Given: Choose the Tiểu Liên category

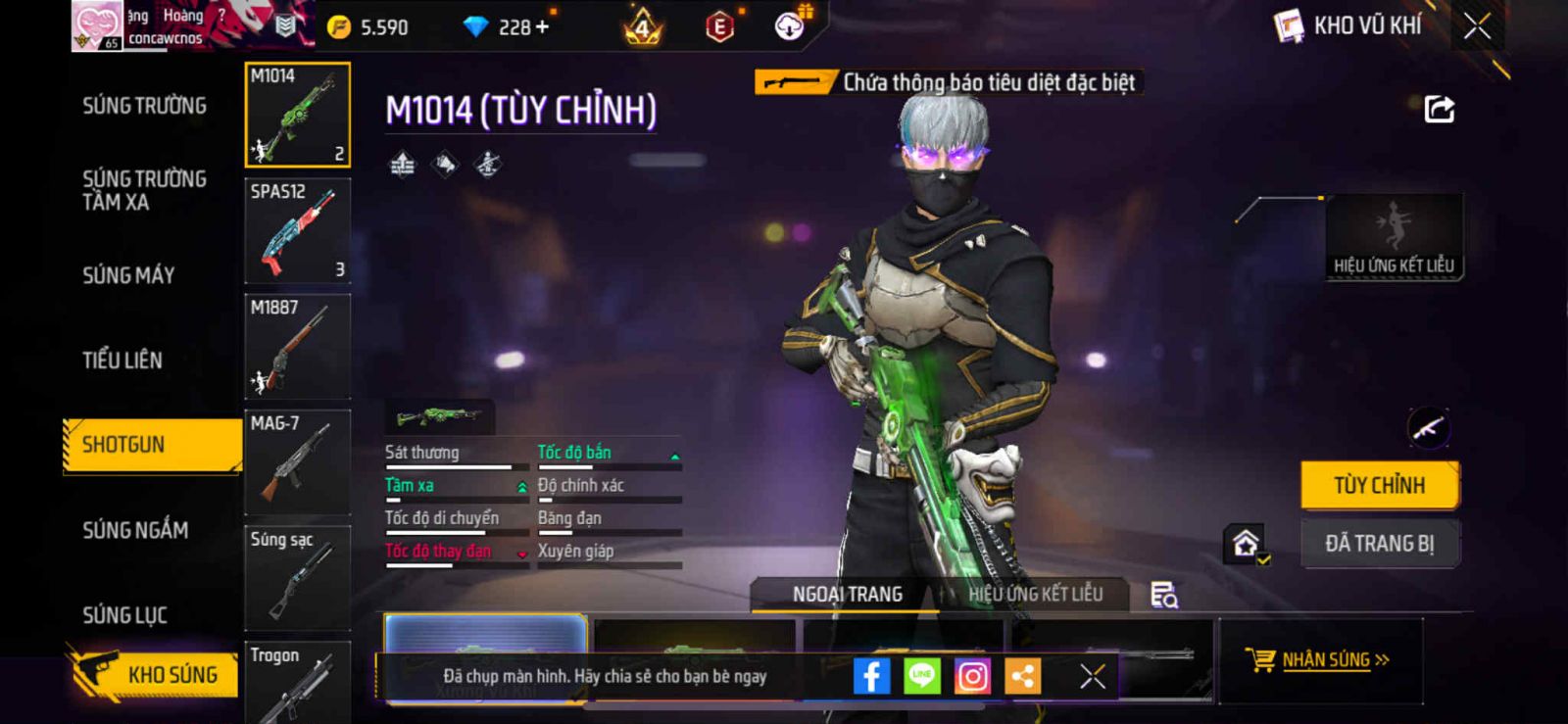Looking at the screenshot, I should click(x=122, y=361).
